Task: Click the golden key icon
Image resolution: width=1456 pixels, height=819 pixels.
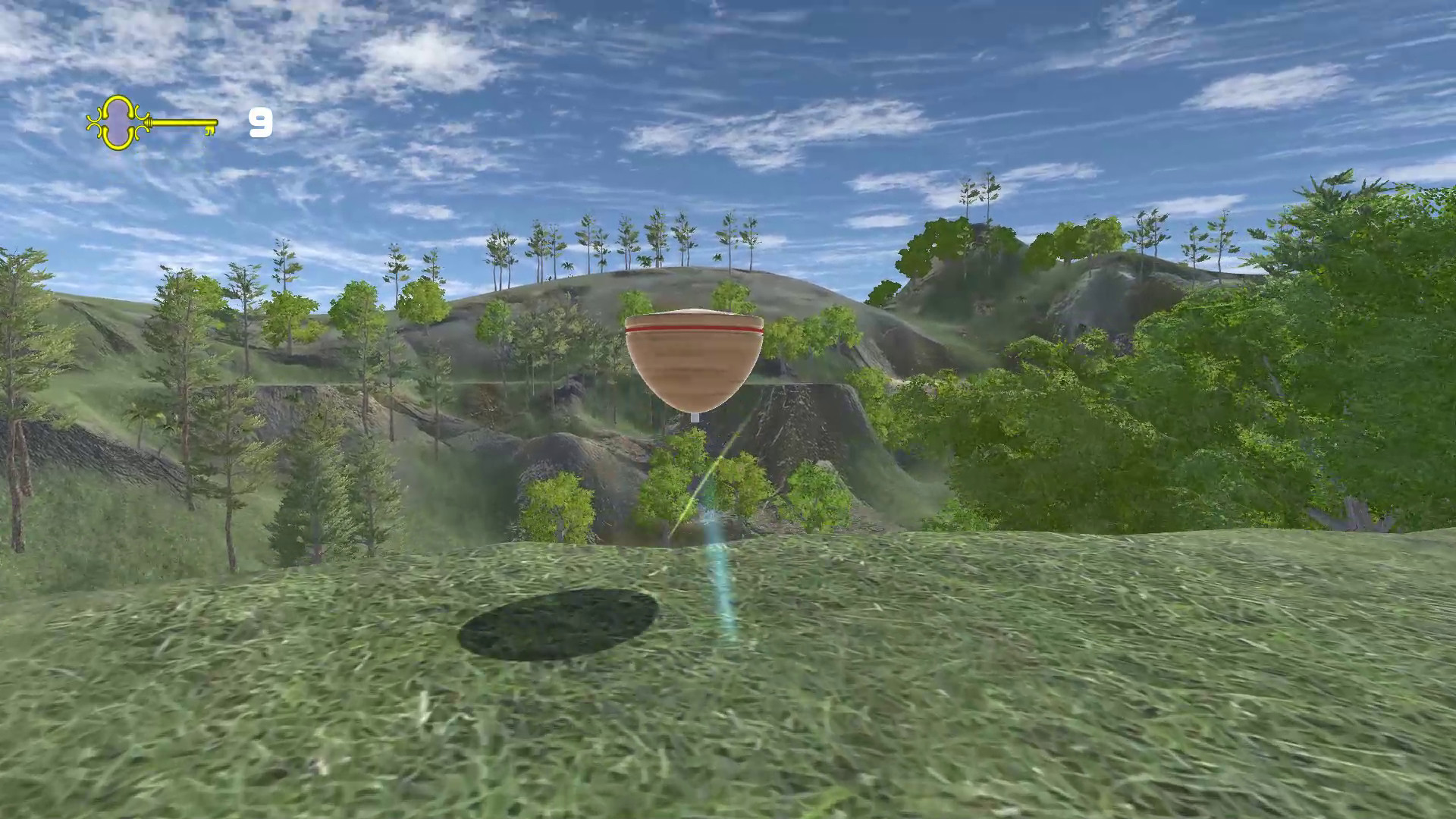Action: [152, 123]
